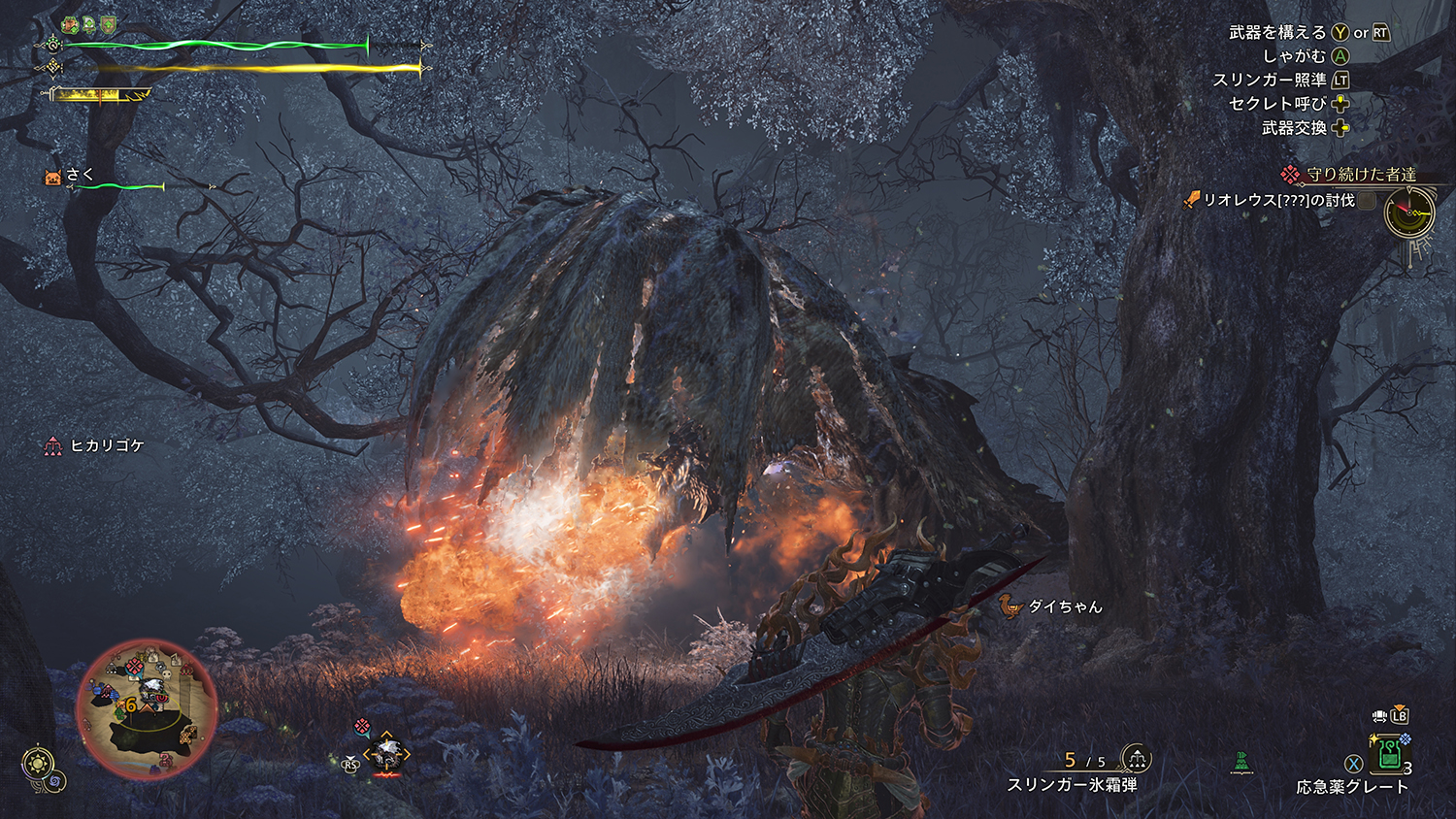This screenshot has width=1456, height=819.
Task: Click the sun time-of-day indicator
Action: [38, 763]
